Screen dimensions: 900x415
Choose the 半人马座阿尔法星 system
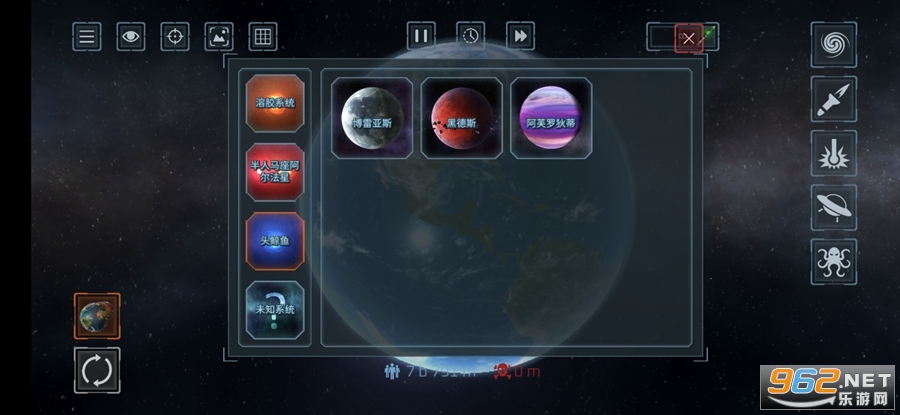click(x=275, y=172)
